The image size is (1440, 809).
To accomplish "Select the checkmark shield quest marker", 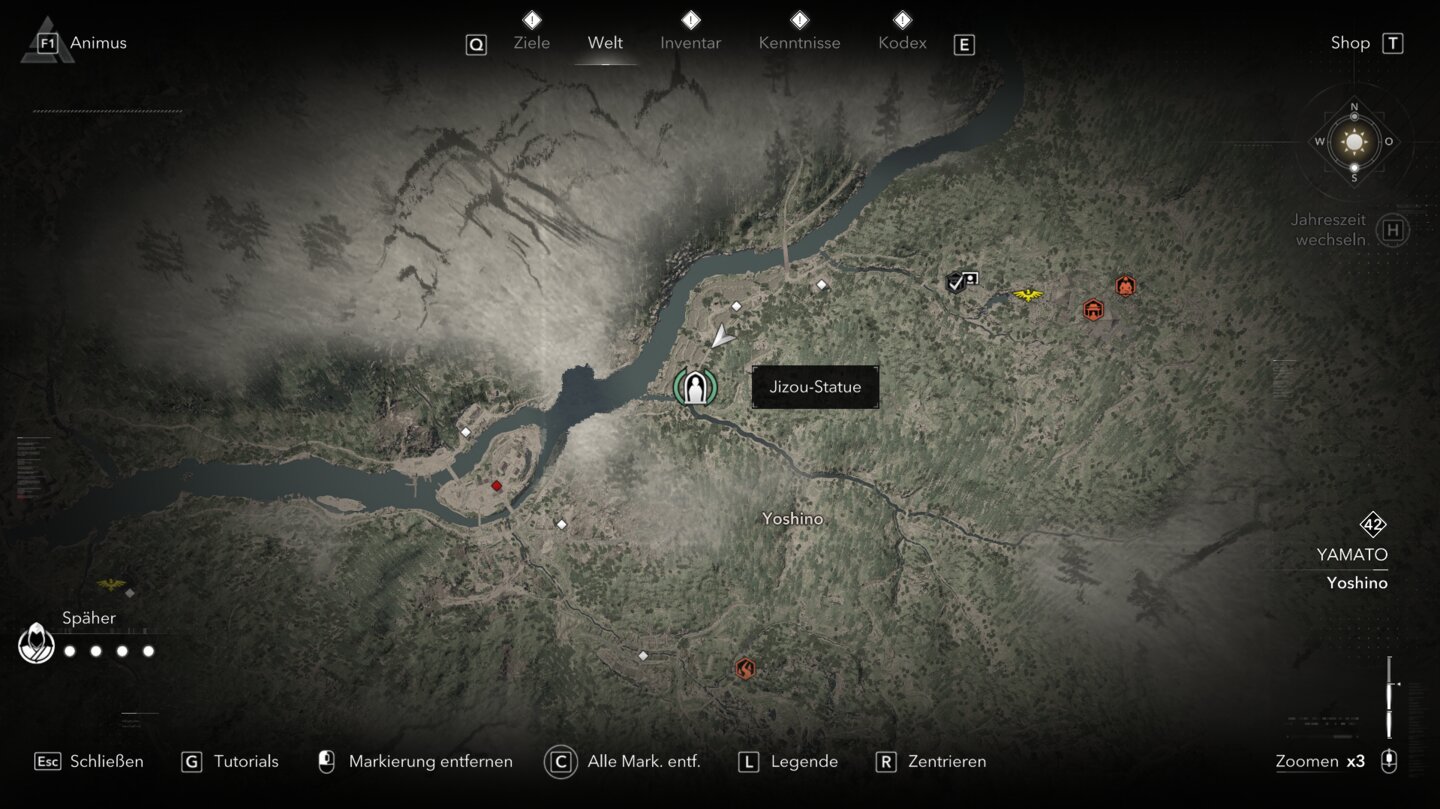I will coord(956,283).
